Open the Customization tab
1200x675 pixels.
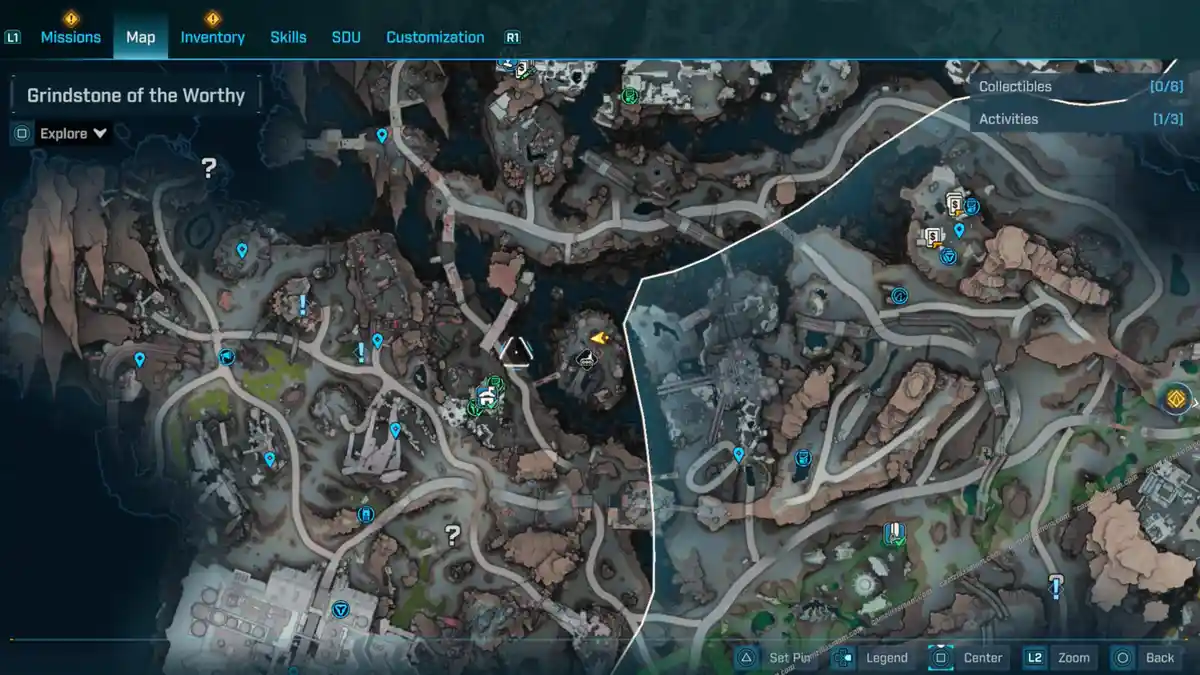pyautogui.click(x=435, y=37)
